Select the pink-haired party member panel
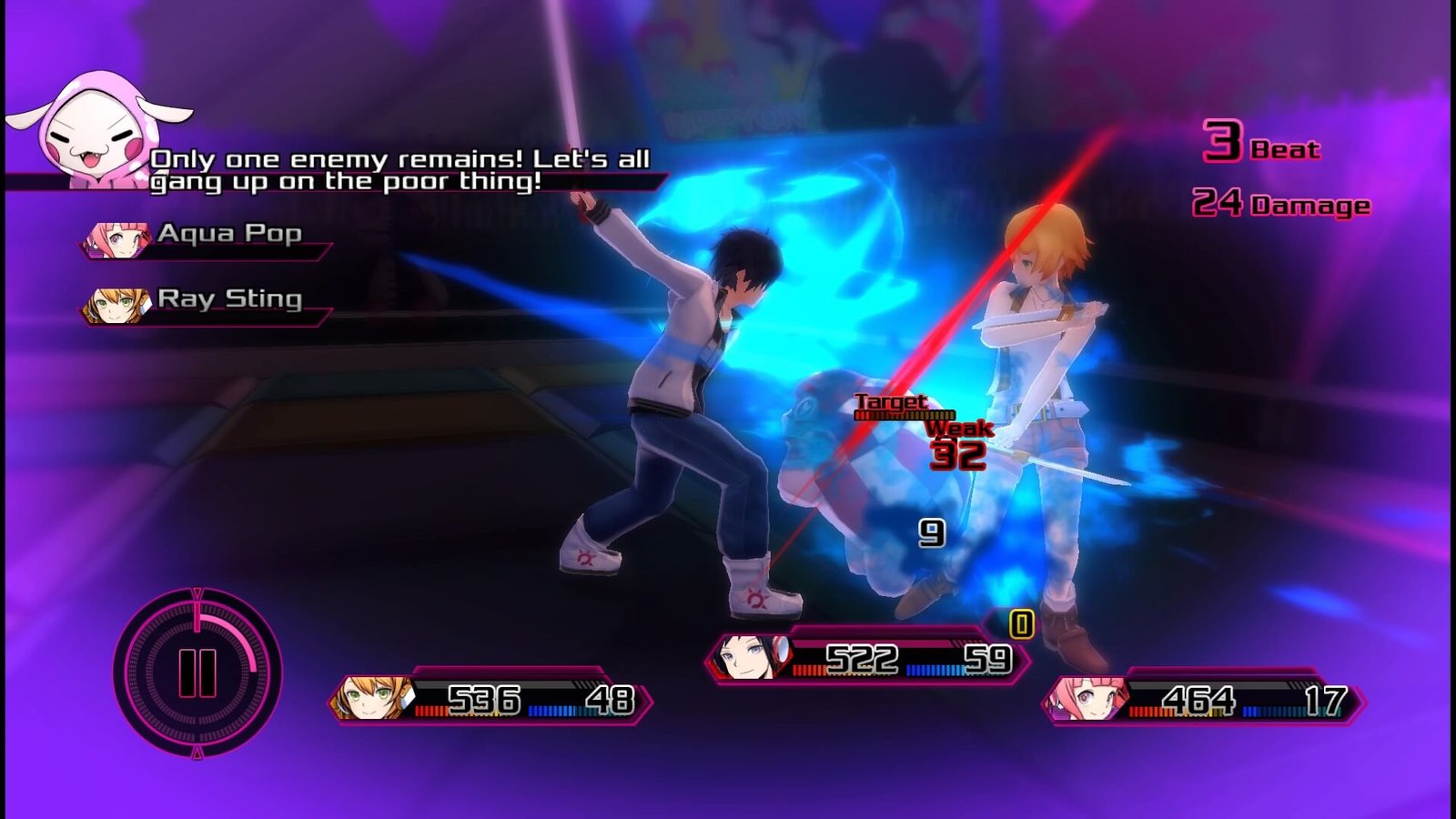 [1203, 700]
